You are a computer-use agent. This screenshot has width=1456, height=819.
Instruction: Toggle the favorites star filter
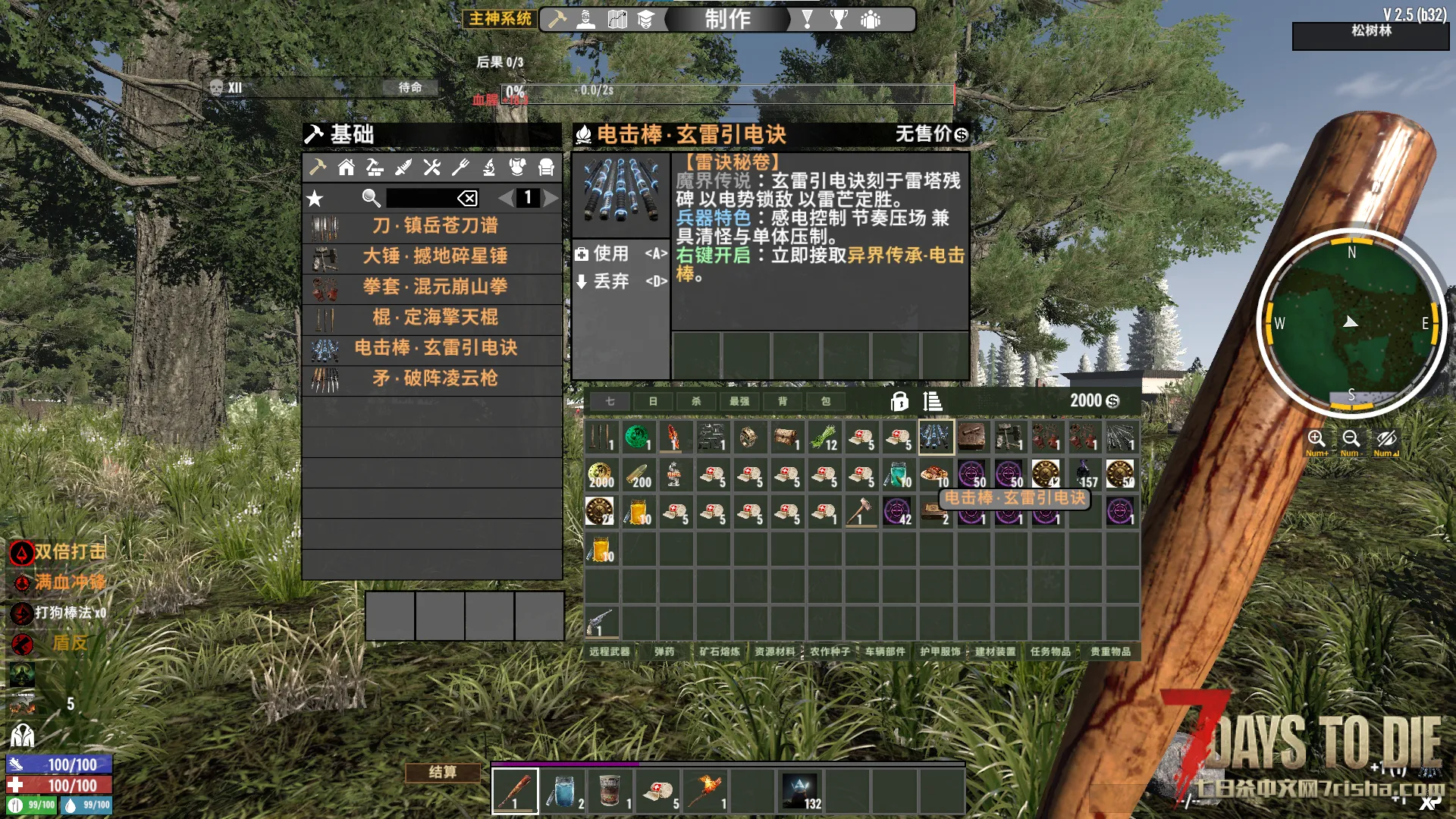tap(315, 199)
